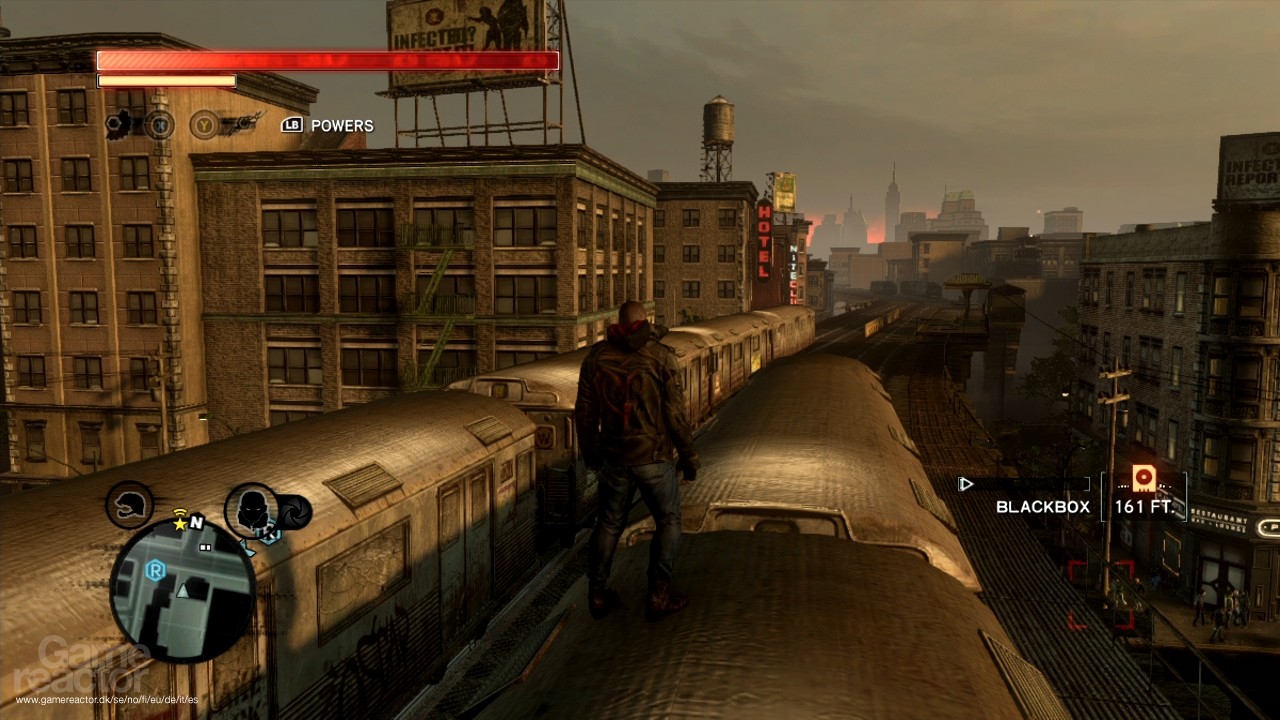Click the hooded mutant face icon near minimap

click(x=251, y=510)
